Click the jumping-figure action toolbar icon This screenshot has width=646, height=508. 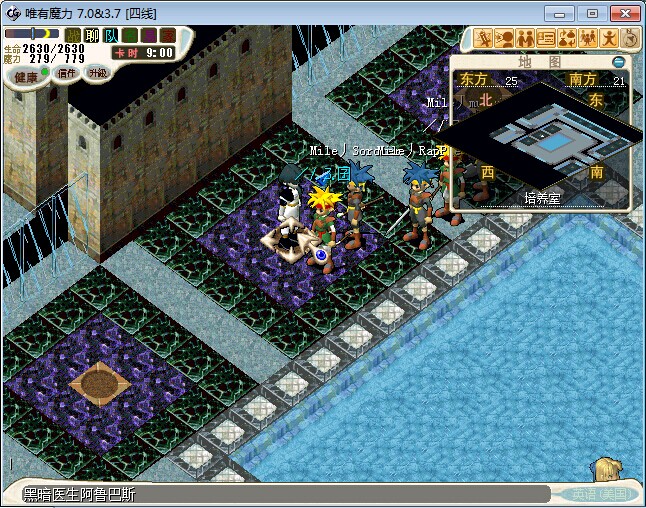(609, 39)
